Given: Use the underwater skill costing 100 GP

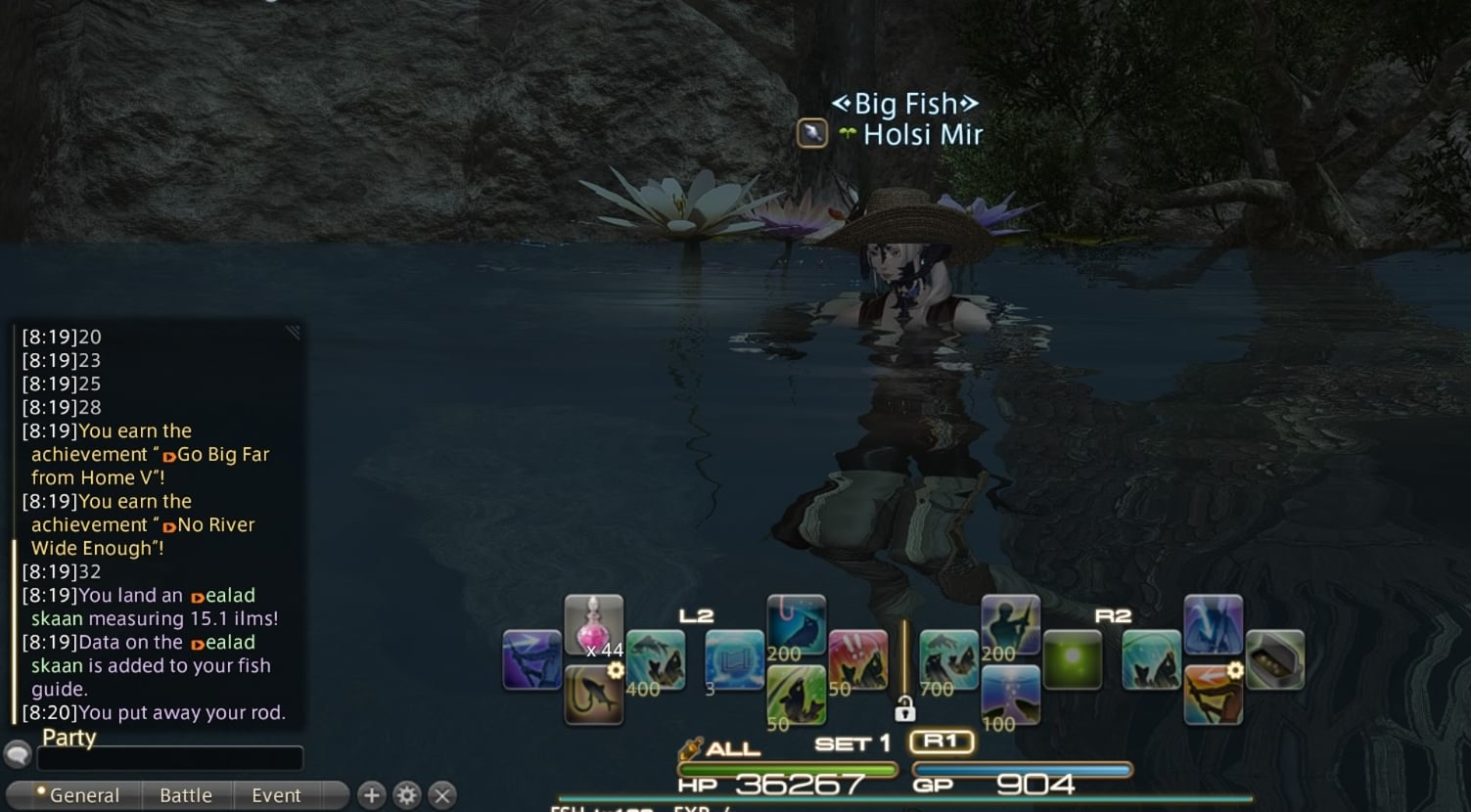Looking at the screenshot, I should (1010, 696).
